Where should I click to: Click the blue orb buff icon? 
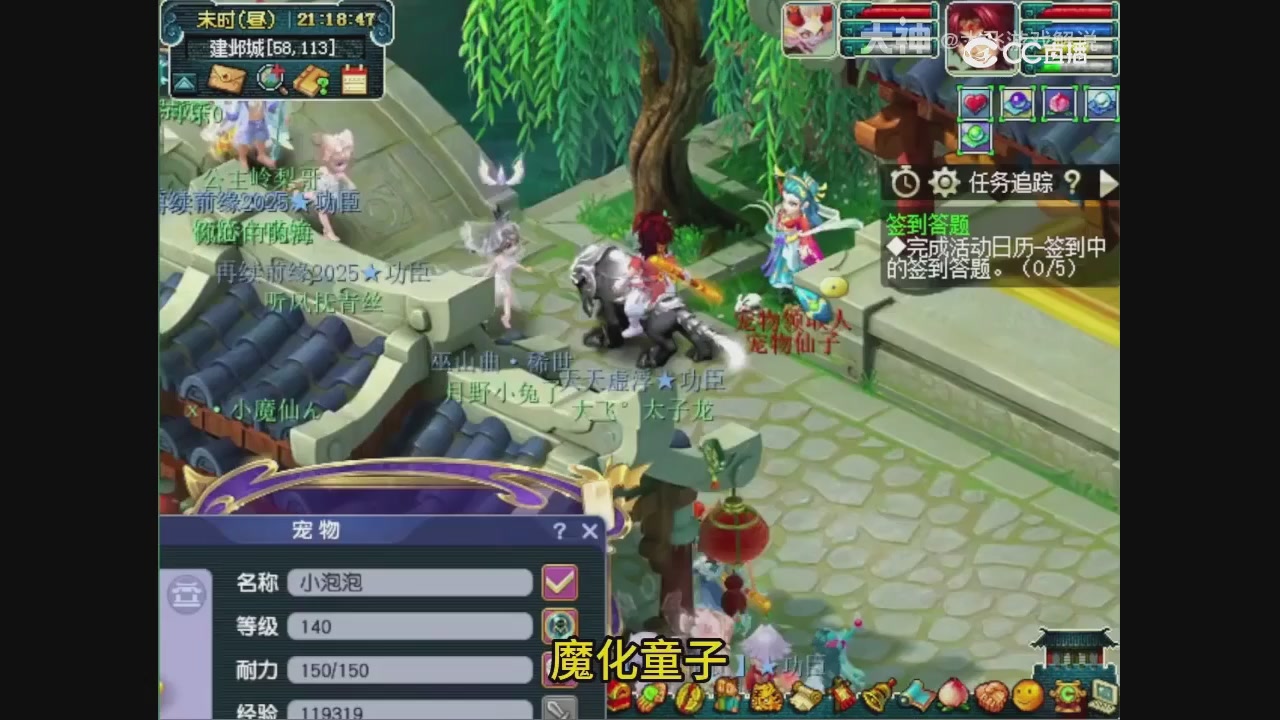1015,101
